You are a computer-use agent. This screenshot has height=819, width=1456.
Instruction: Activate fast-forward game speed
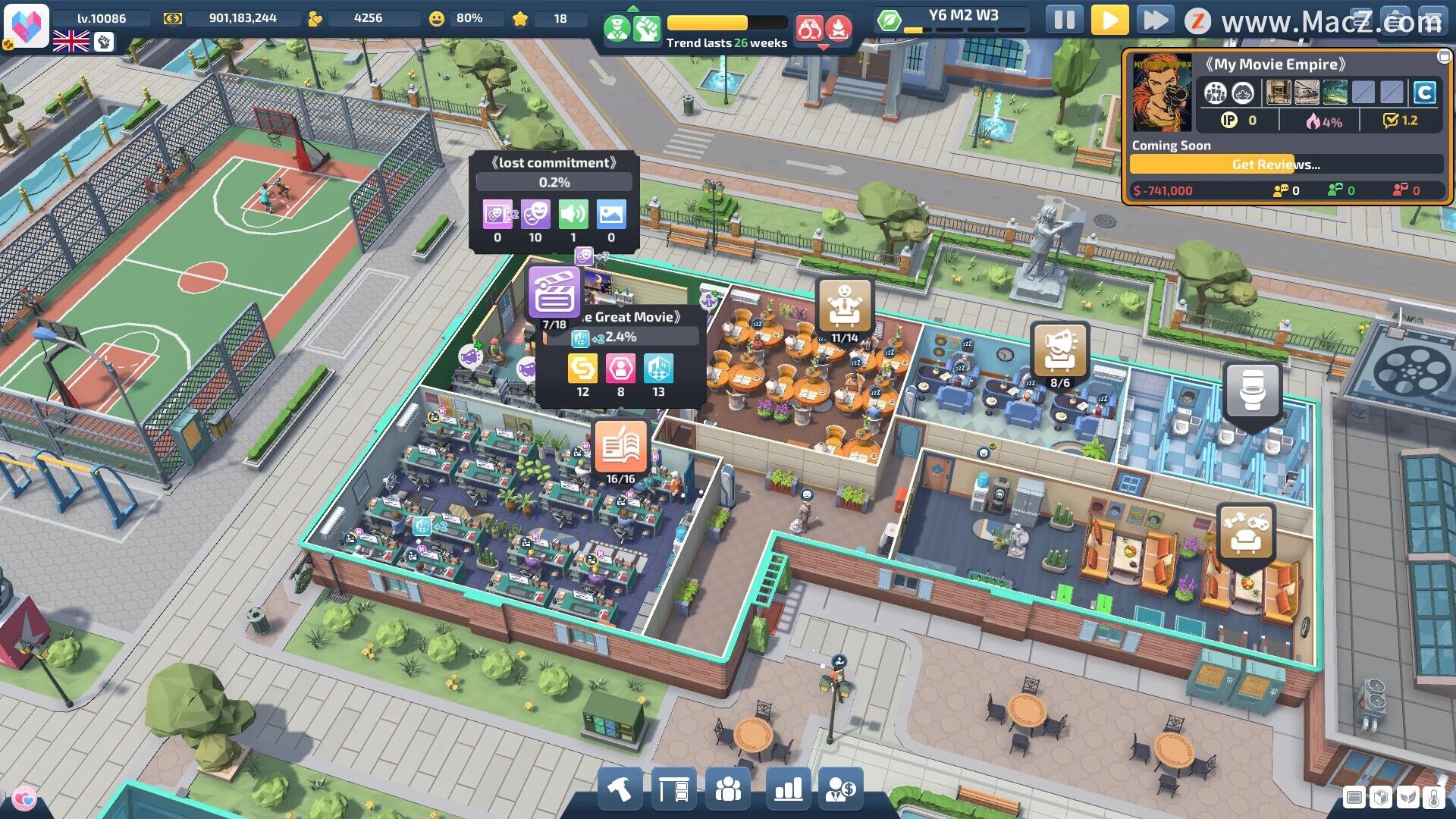click(1155, 20)
